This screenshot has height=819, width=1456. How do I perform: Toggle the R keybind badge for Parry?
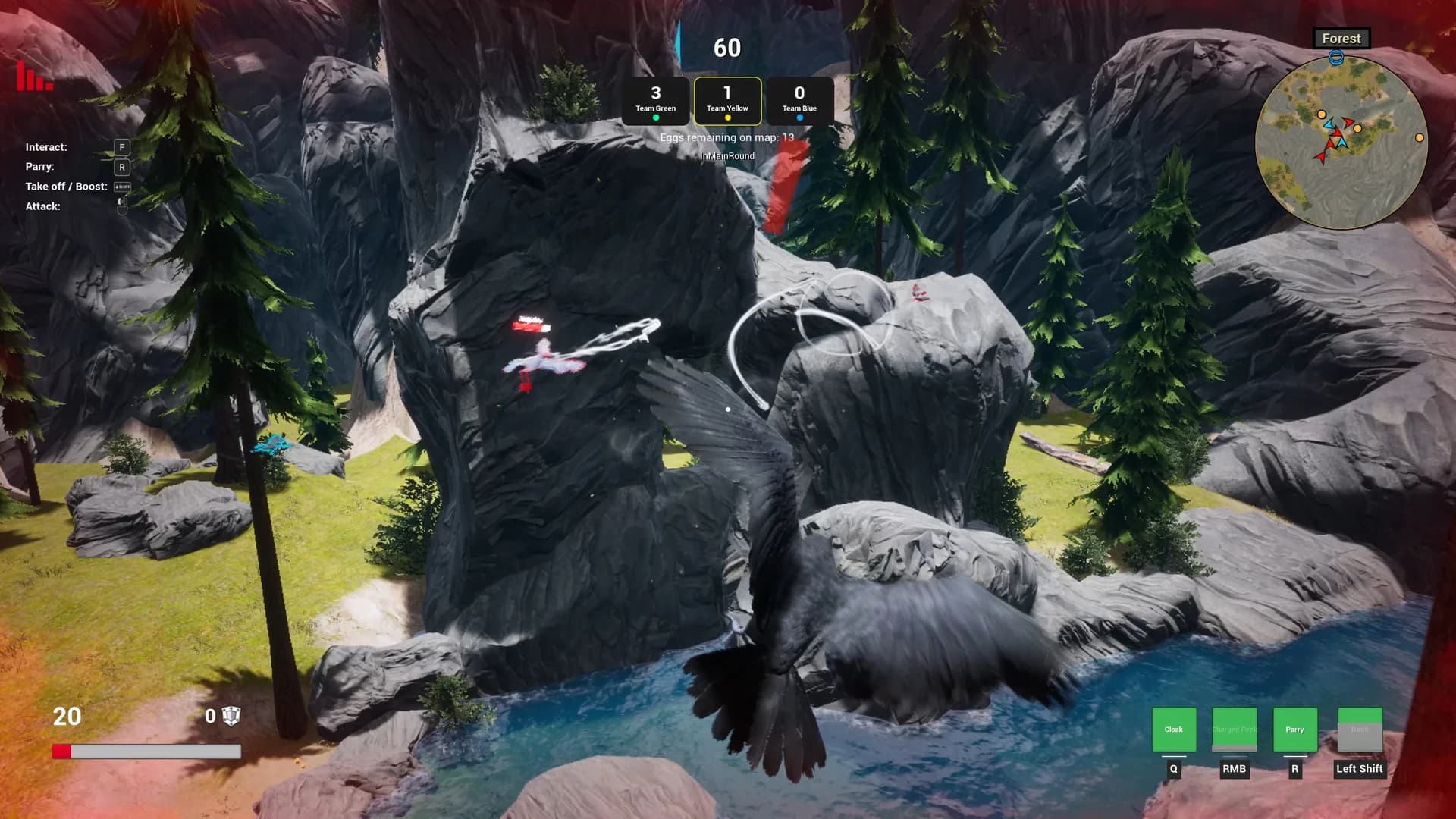point(121,166)
